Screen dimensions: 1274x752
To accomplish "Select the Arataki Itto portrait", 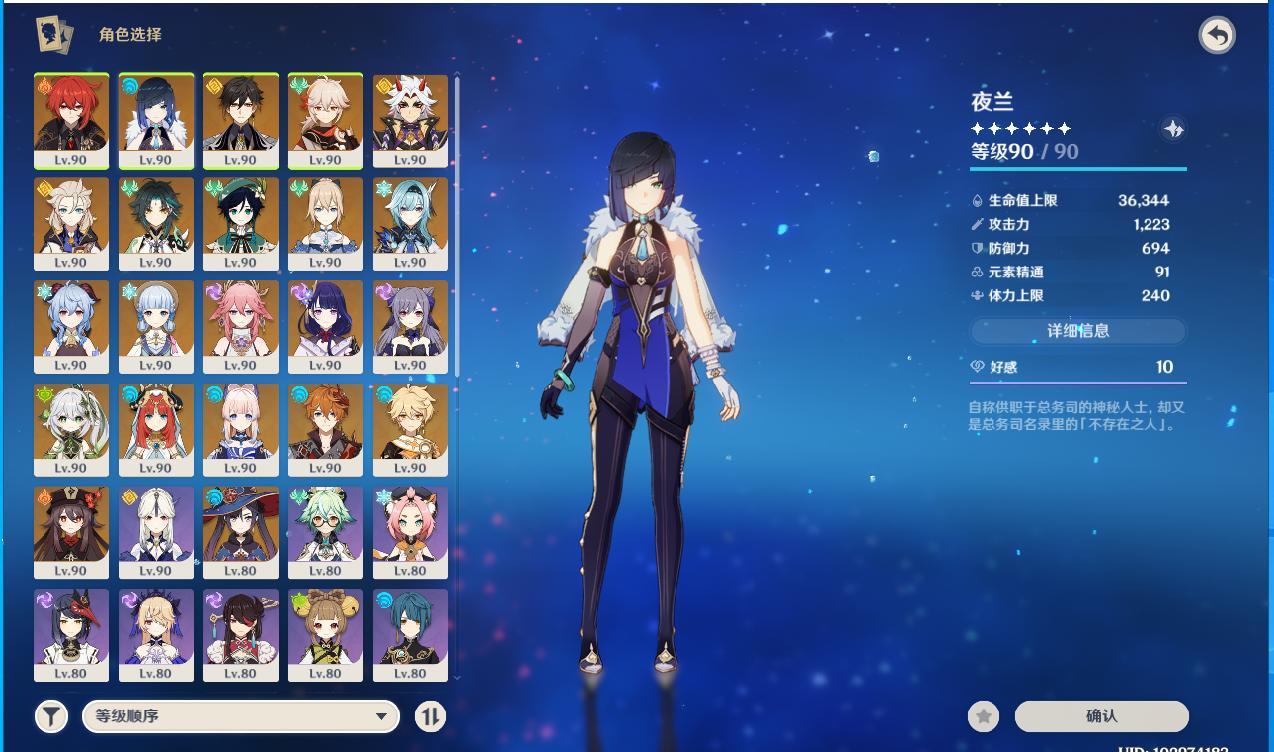I will 410,120.
